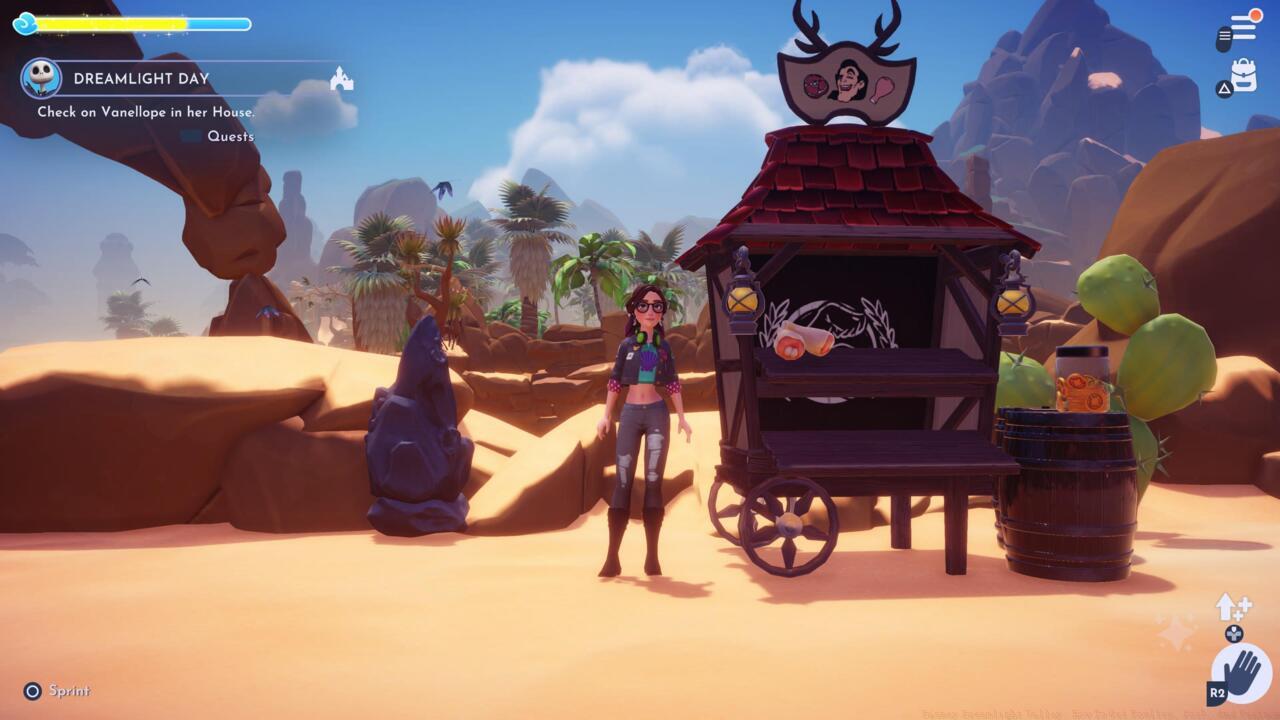This screenshot has width=1280, height=720.
Task: Open the backpack inventory icon
Action: (x=1244, y=74)
